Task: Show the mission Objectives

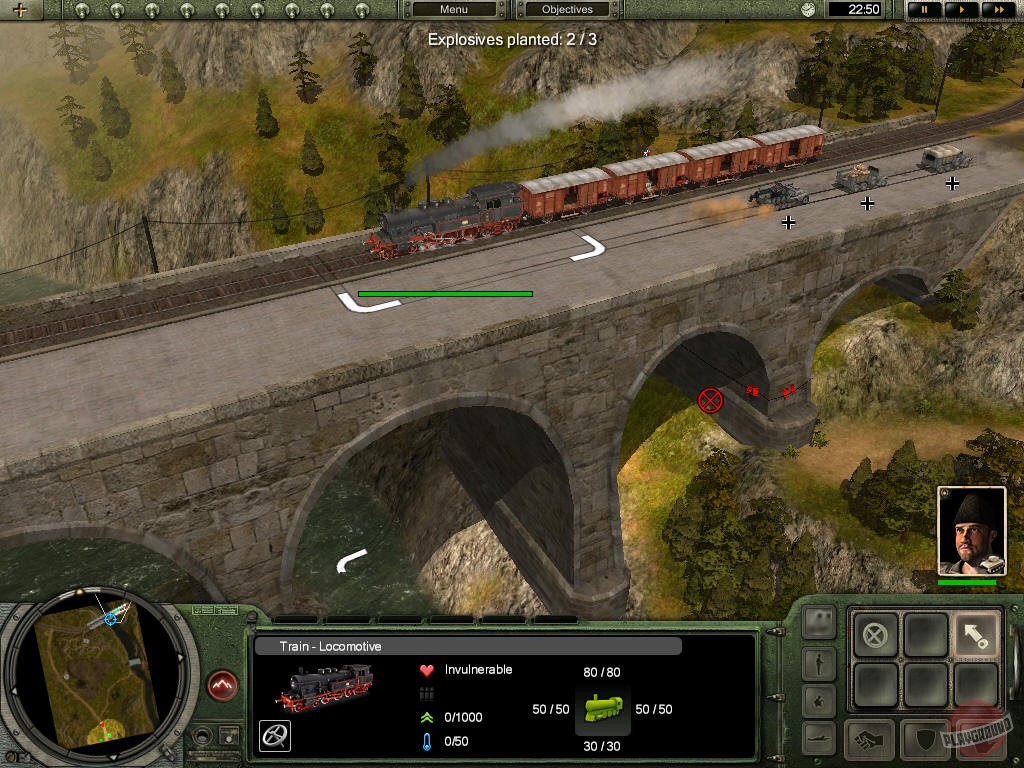Action: [567, 10]
